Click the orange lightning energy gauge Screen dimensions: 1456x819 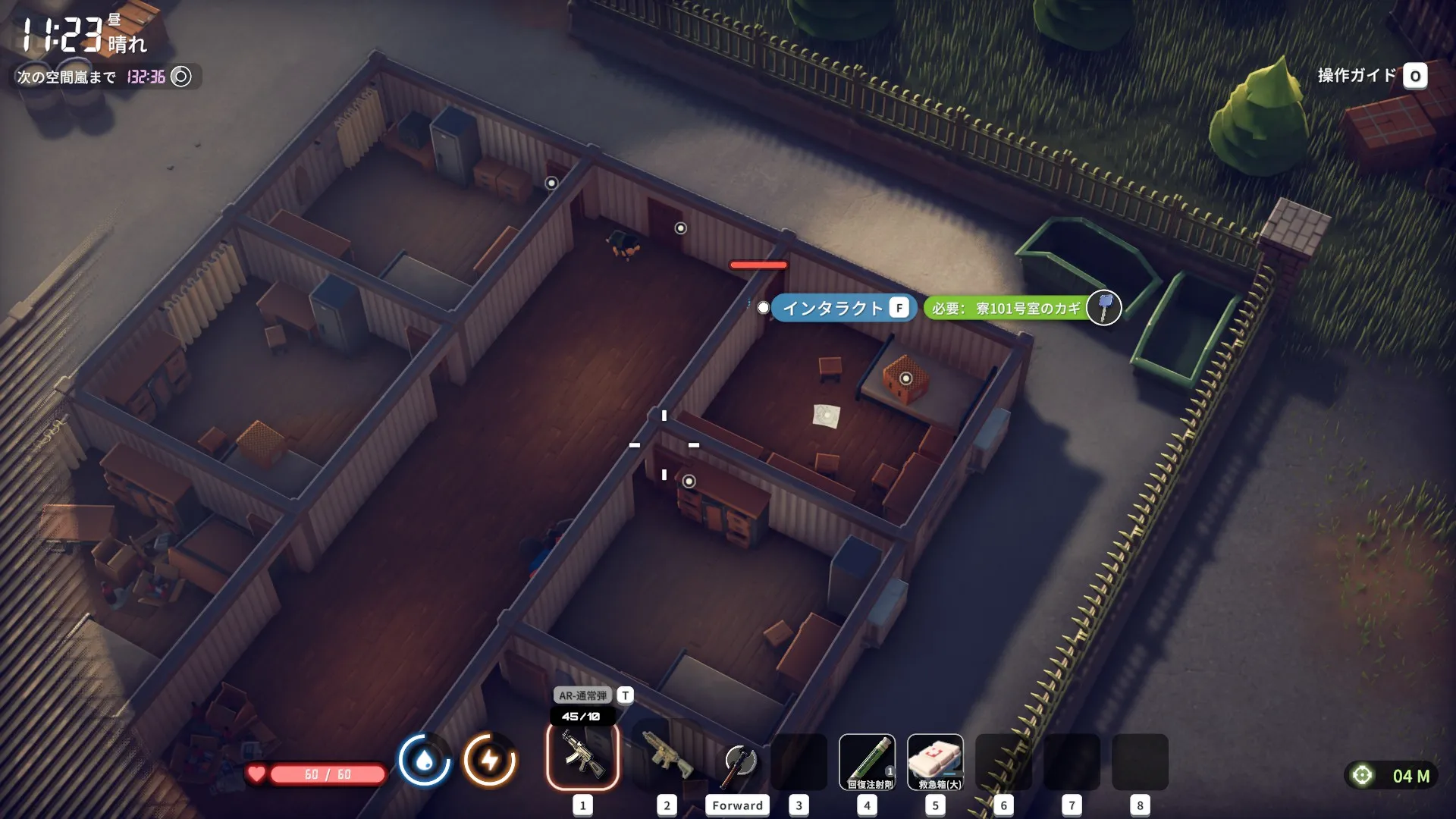pyautogui.click(x=490, y=760)
